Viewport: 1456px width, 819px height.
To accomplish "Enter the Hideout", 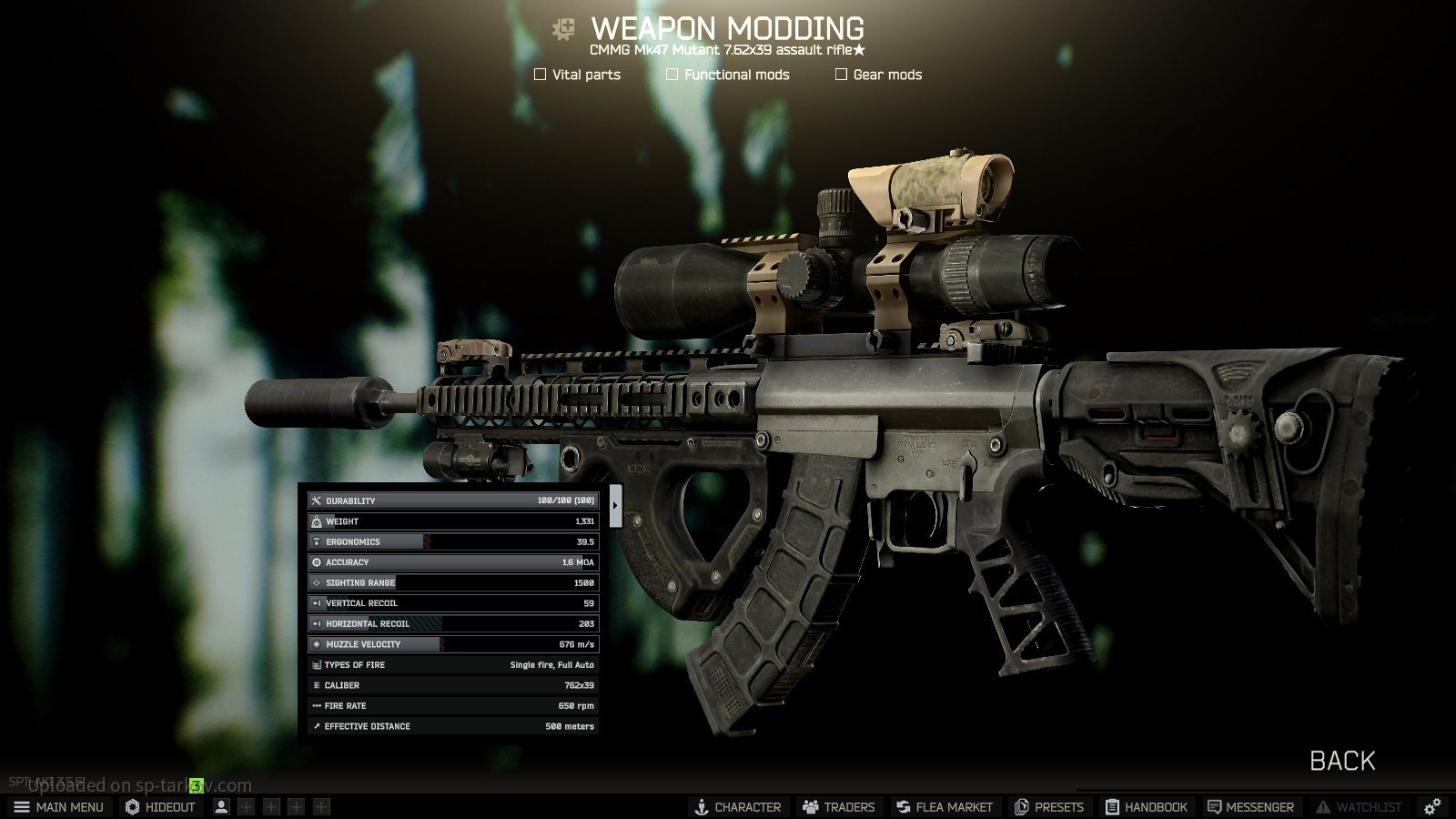I will tap(161, 807).
